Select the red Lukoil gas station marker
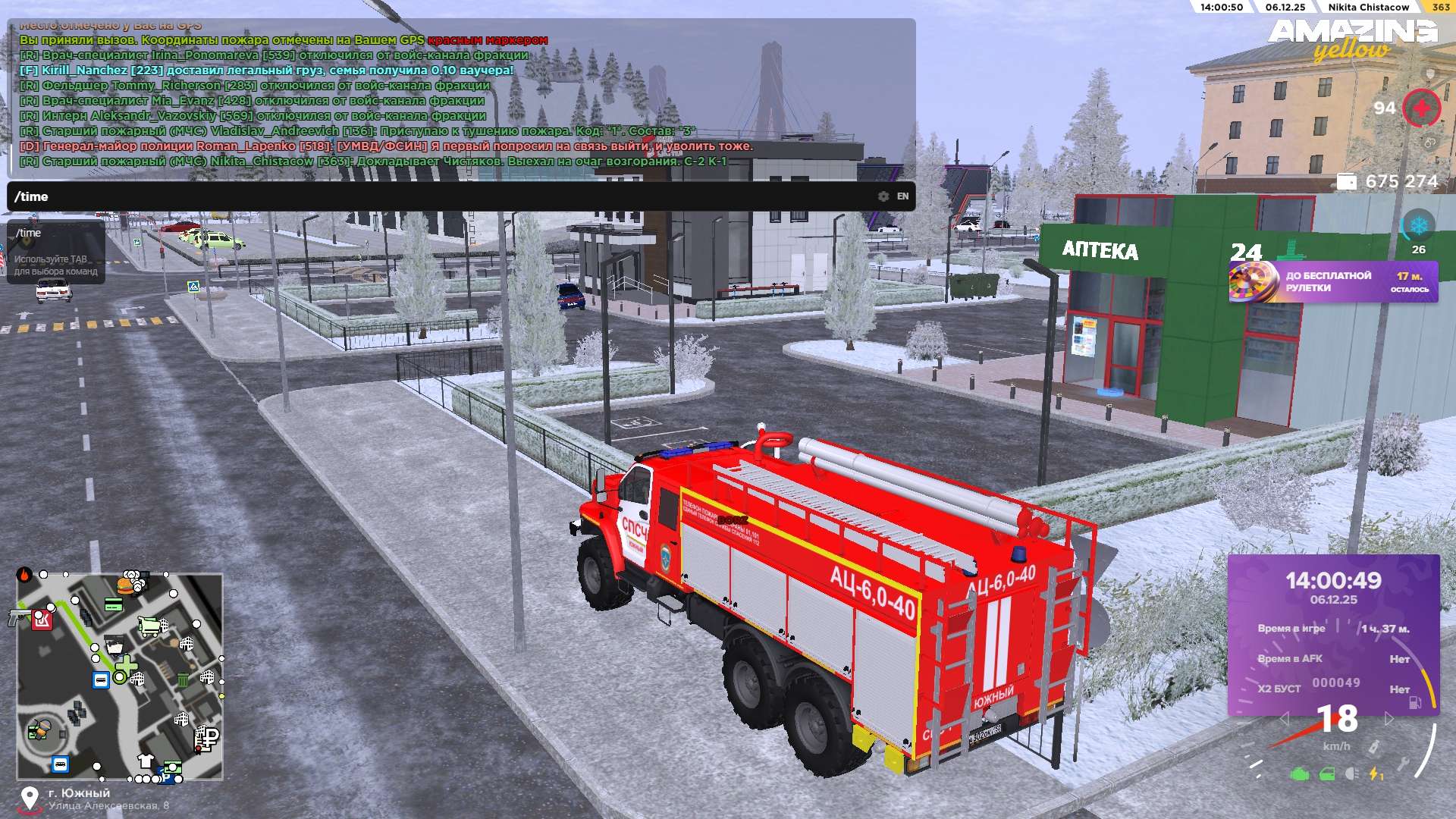This screenshot has width=1456, height=819. (42, 620)
